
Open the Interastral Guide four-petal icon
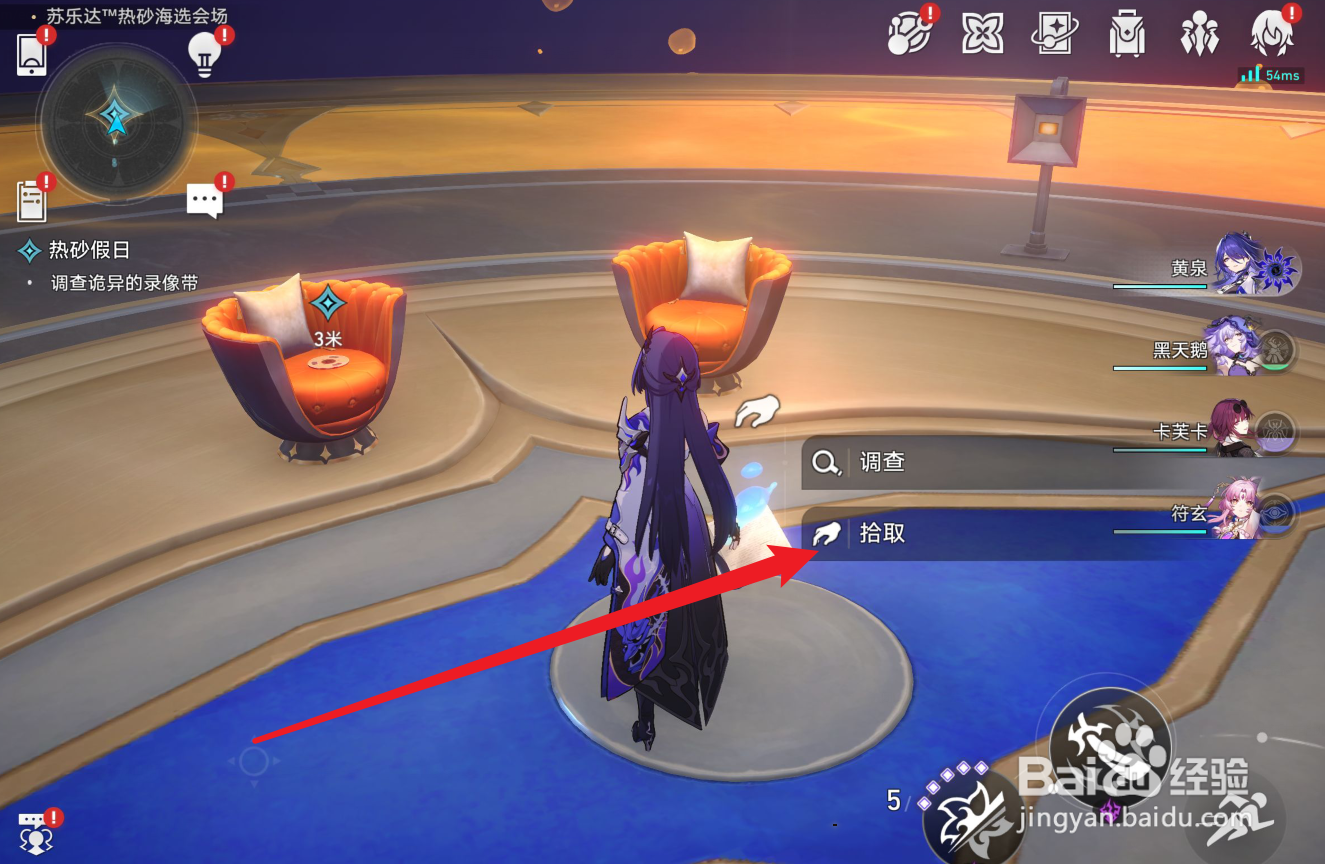pyautogui.click(x=983, y=35)
